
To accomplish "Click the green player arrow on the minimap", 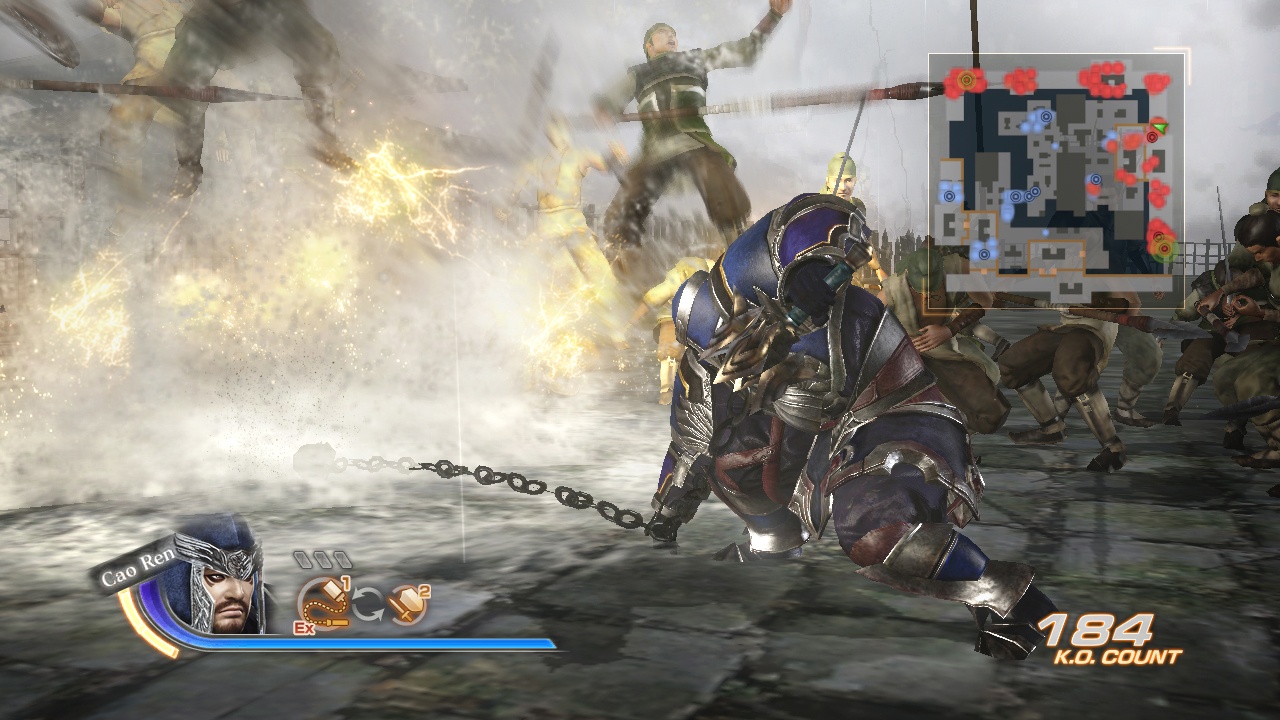I will 1158,128.
